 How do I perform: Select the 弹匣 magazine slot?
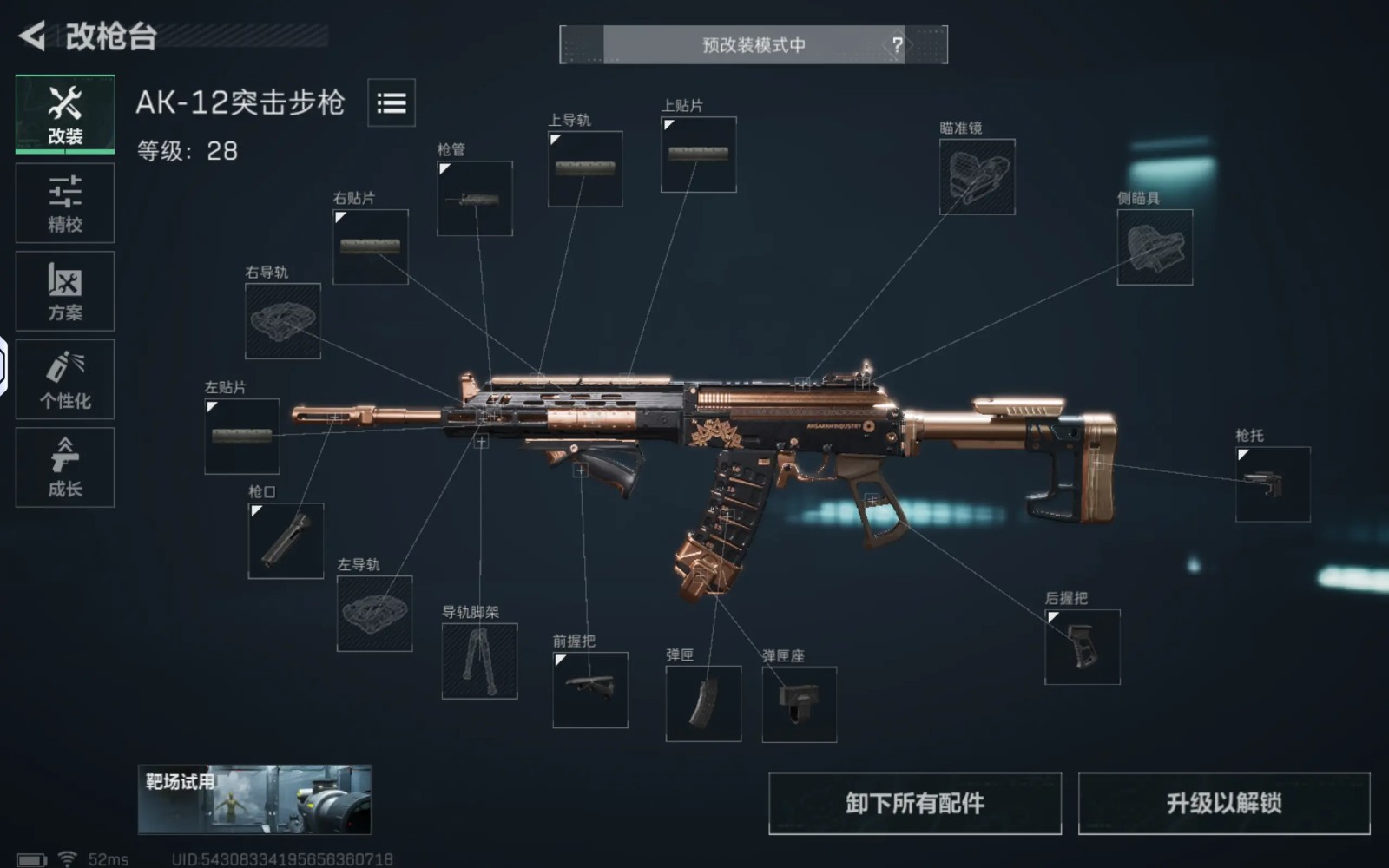tap(703, 704)
